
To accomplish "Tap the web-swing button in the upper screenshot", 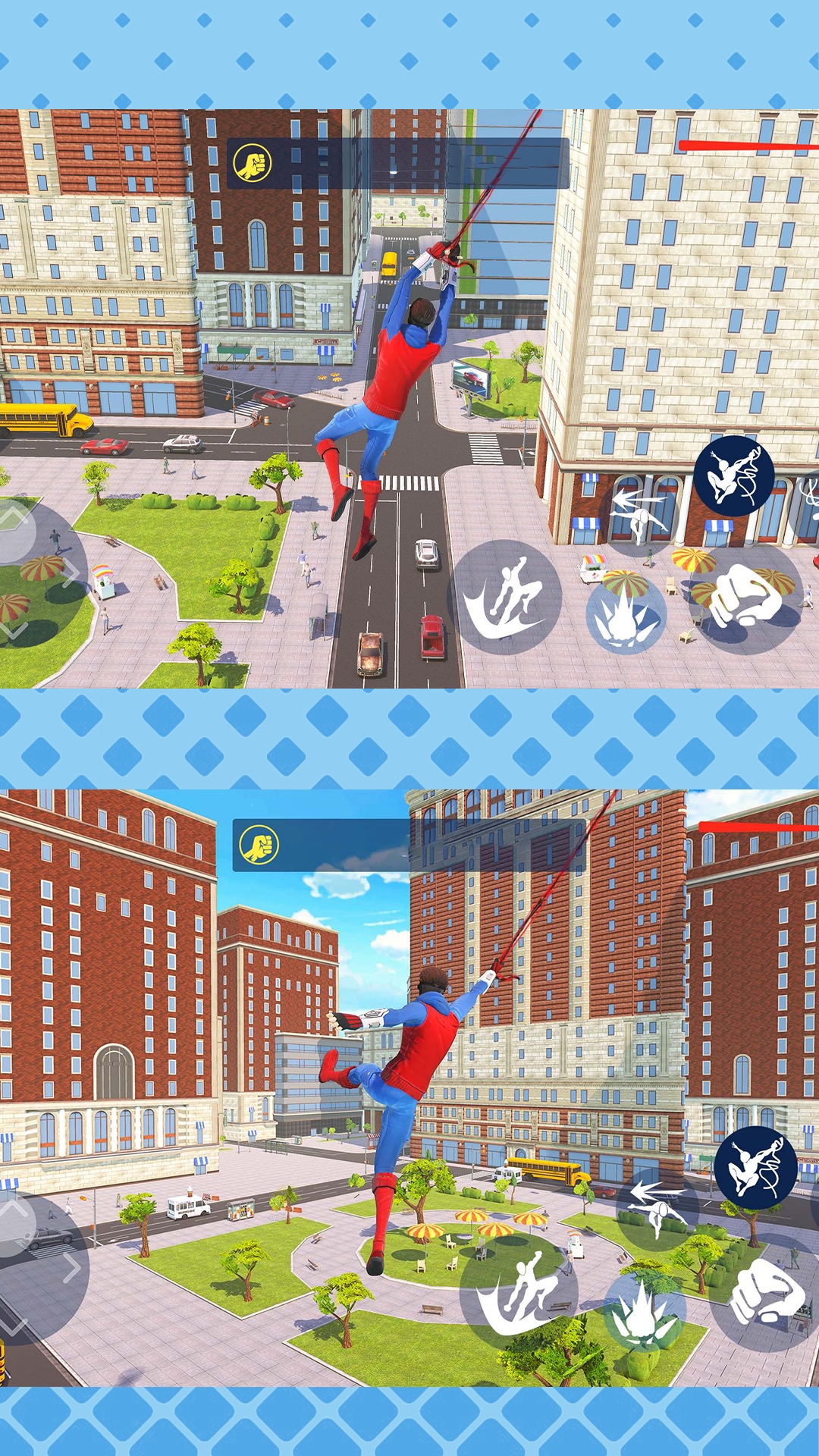I will click(x=733, y=476).
